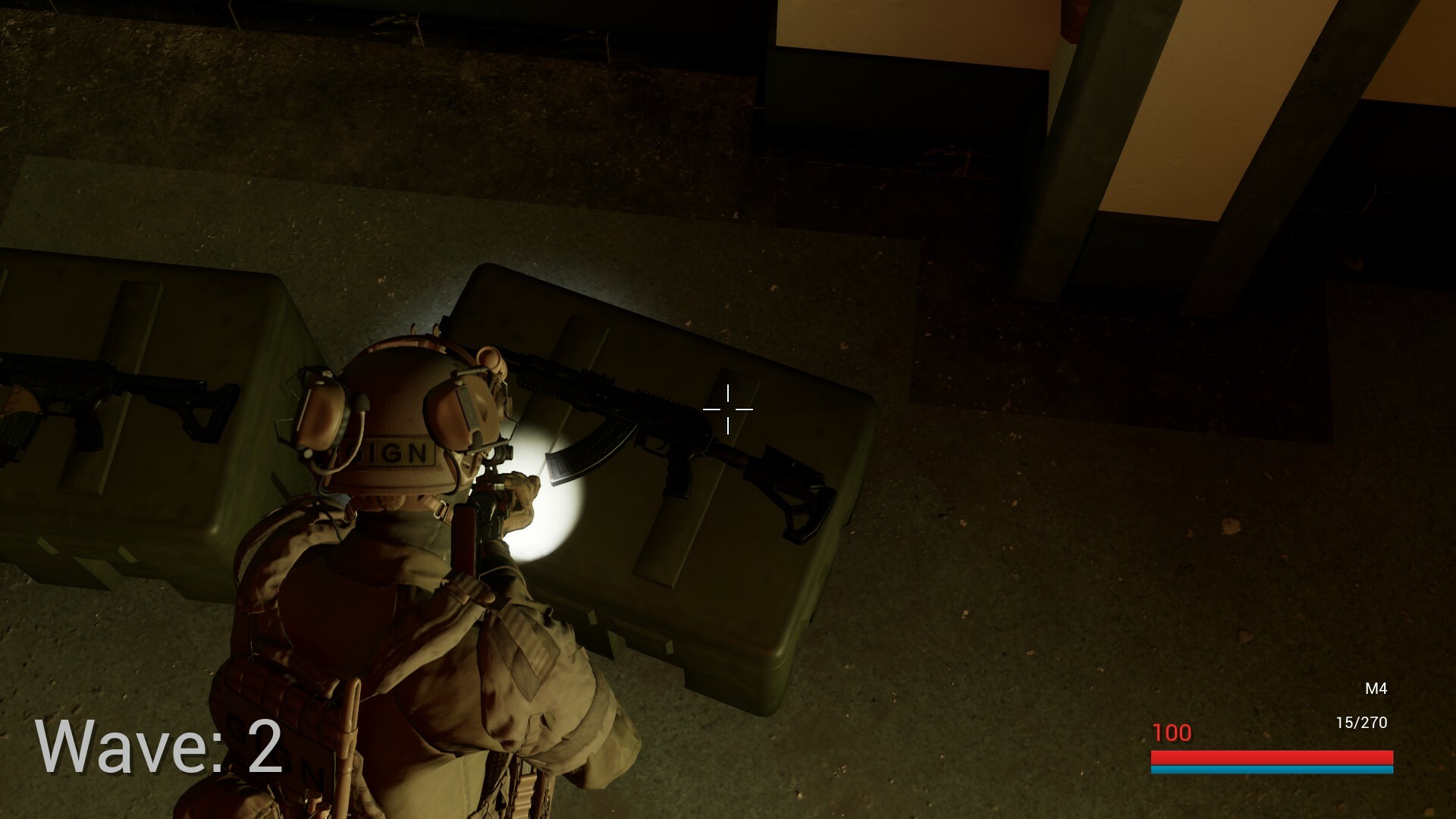Click the crosshair in the screen center
This screenshot has width=1456, height=819.
tap(728, 409)
